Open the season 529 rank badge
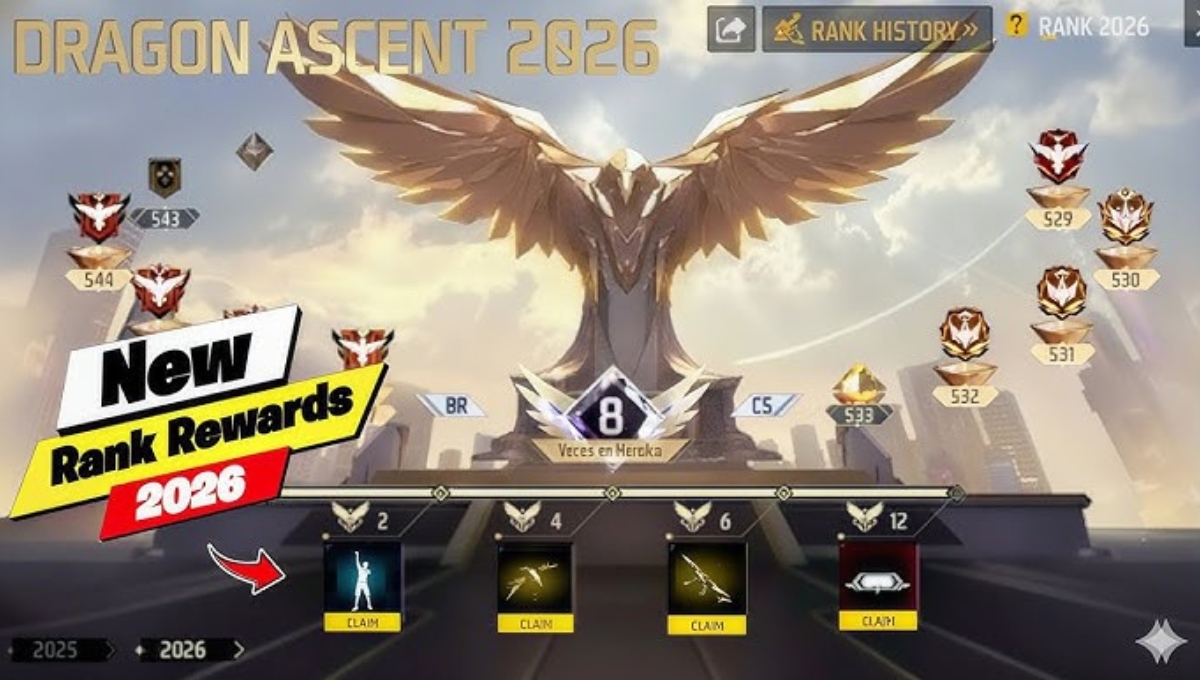The image size is (1200, 680). [1058, 157]
